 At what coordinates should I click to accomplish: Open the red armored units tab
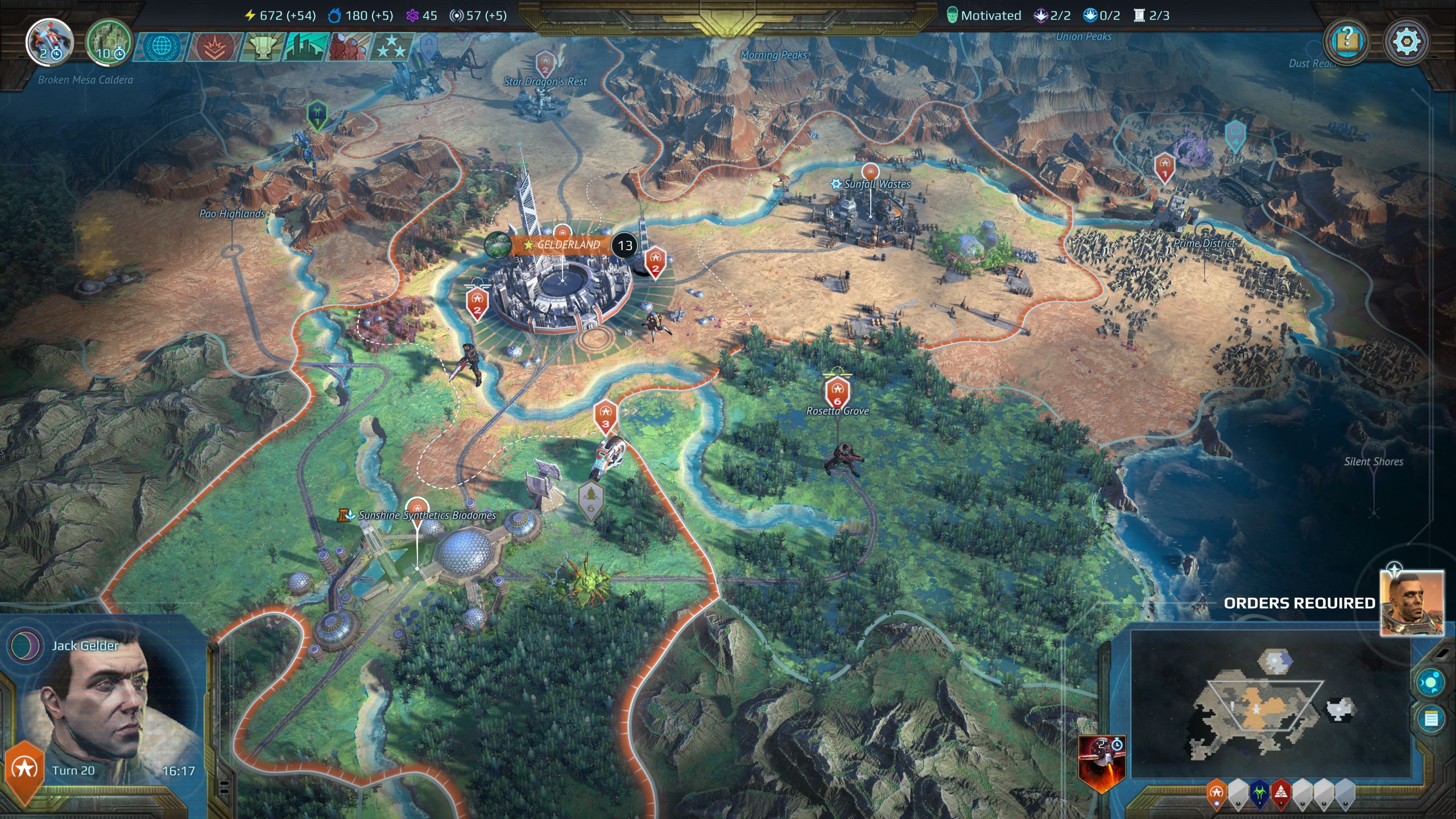tap(348, 47)
